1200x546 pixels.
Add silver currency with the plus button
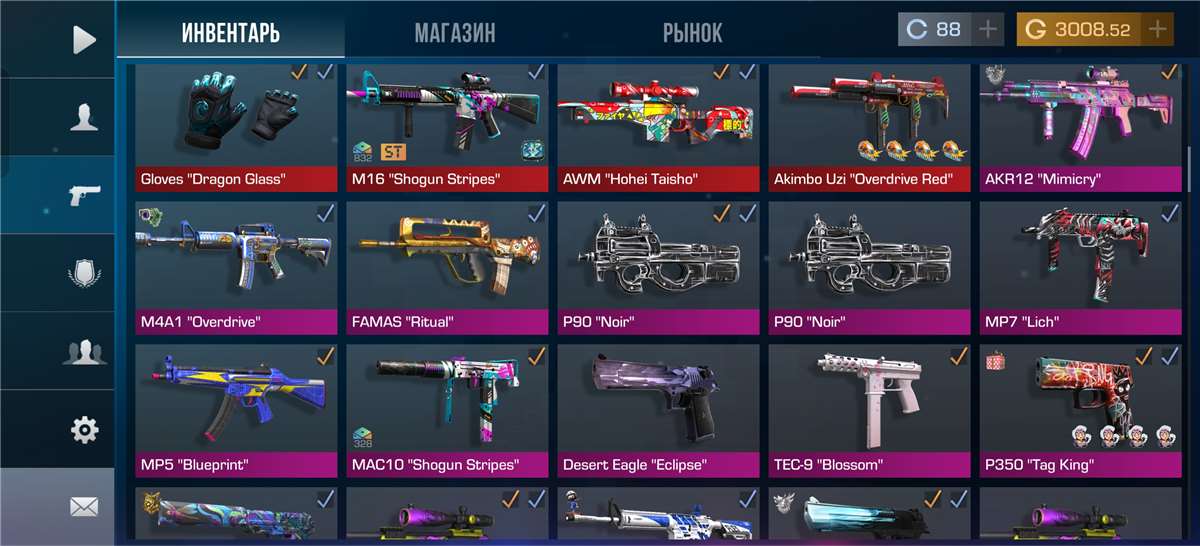[x=988, y=30]
